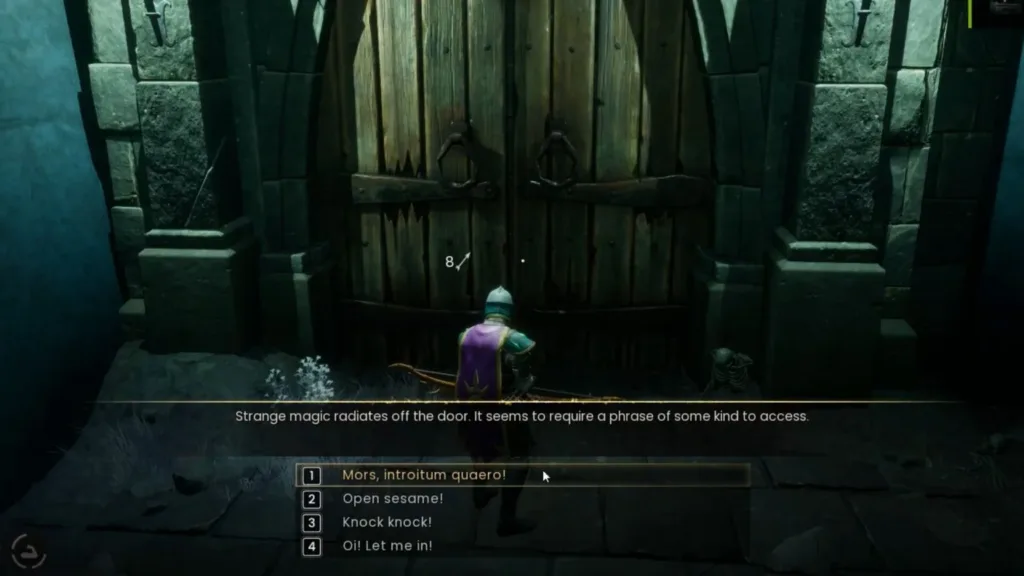Select the "Open sesame!" reply
Screen dimensions: 1024x576
392,499
